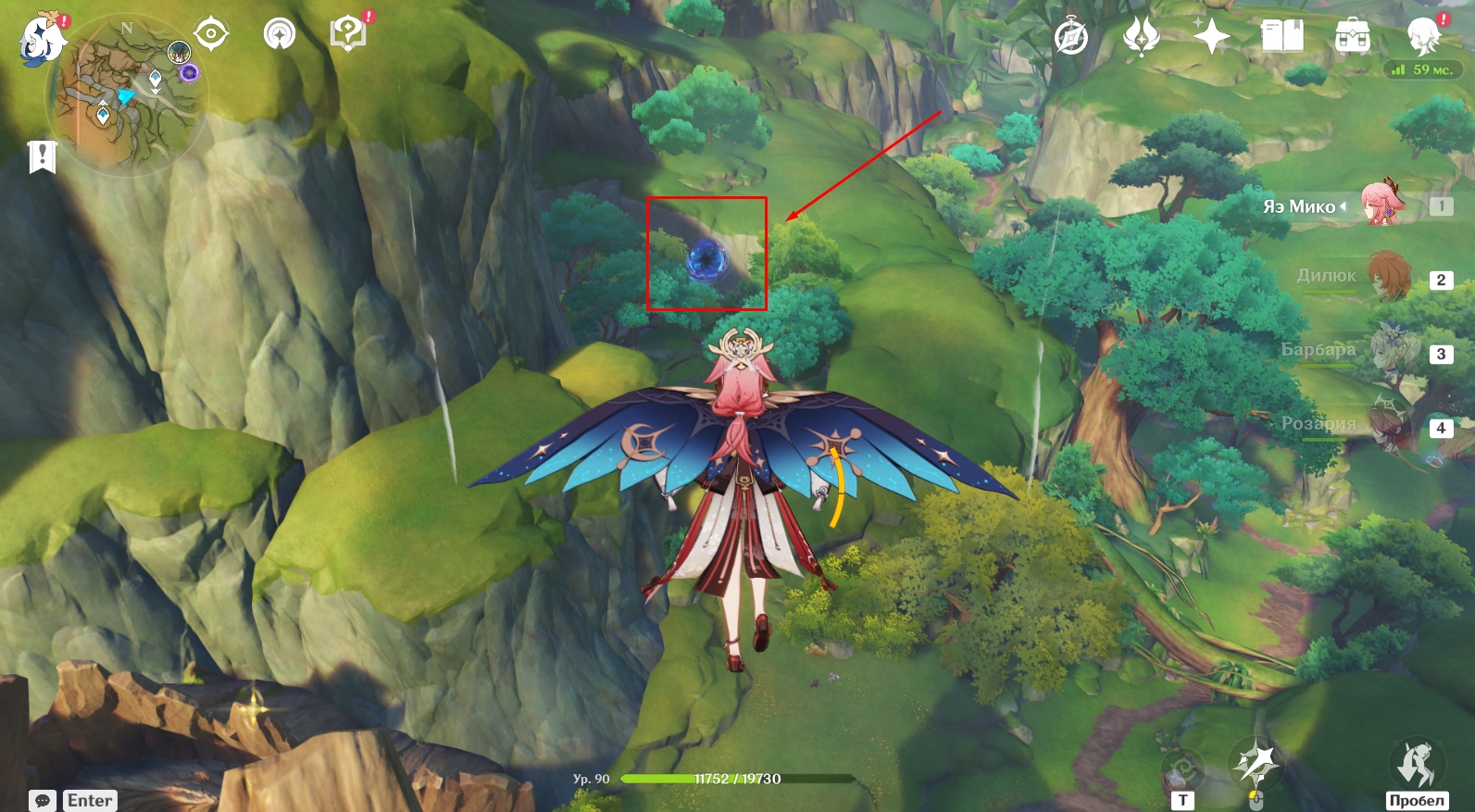Open the four-pointed star Wish icon

pos(1211,37)
